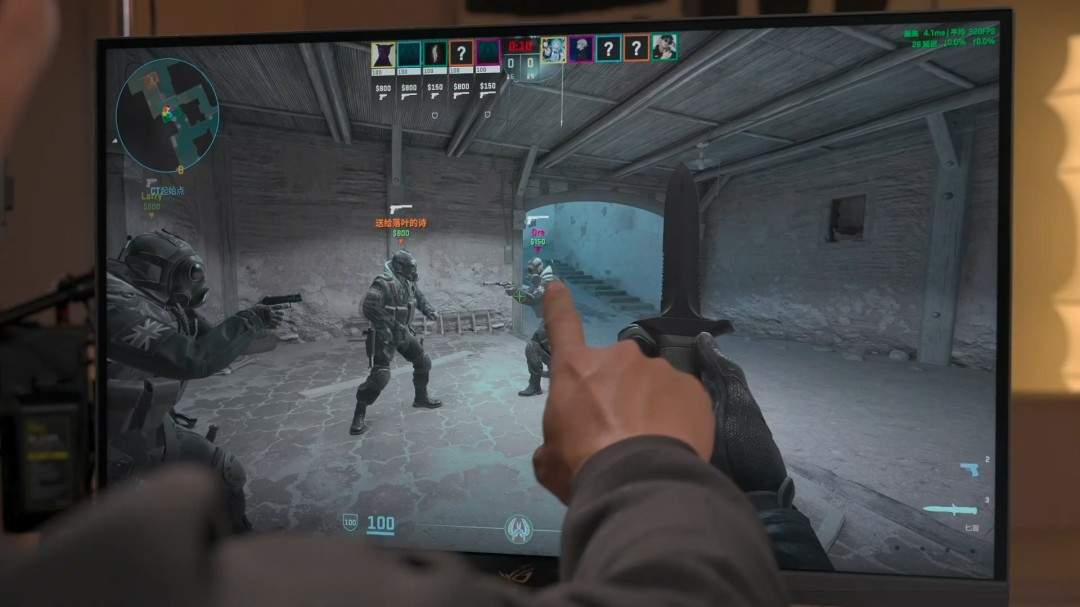
Task: Select the pistol weapon slot
Action: coord(969,469)
